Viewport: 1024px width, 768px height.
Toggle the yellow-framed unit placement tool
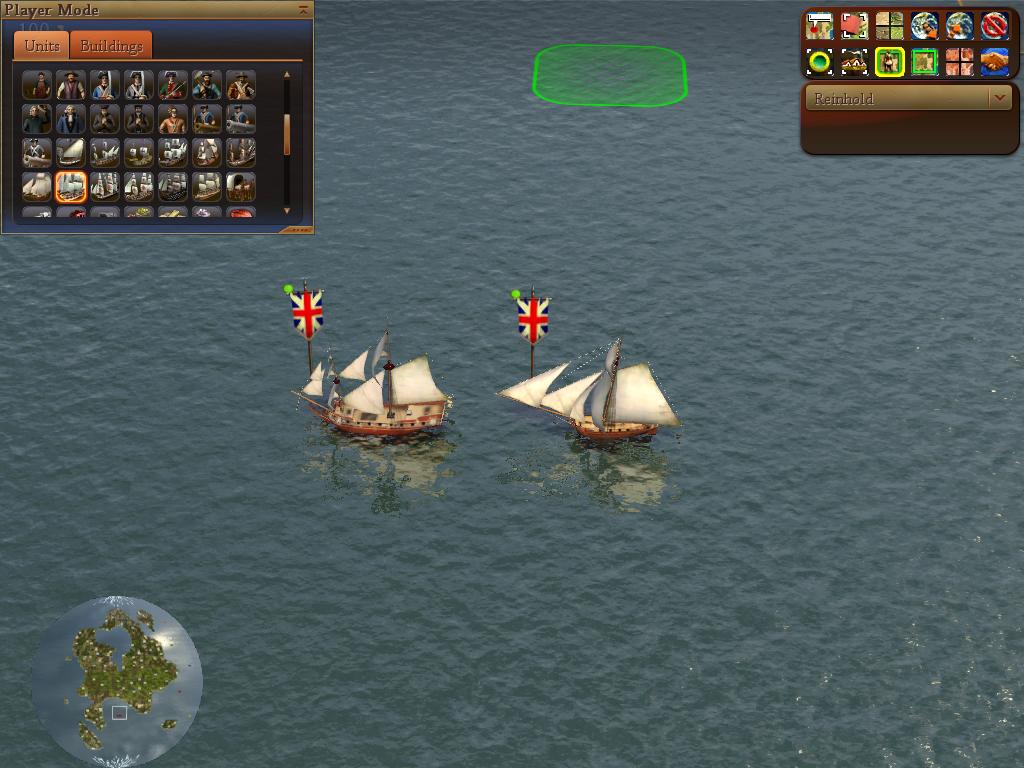pos(889,62)
